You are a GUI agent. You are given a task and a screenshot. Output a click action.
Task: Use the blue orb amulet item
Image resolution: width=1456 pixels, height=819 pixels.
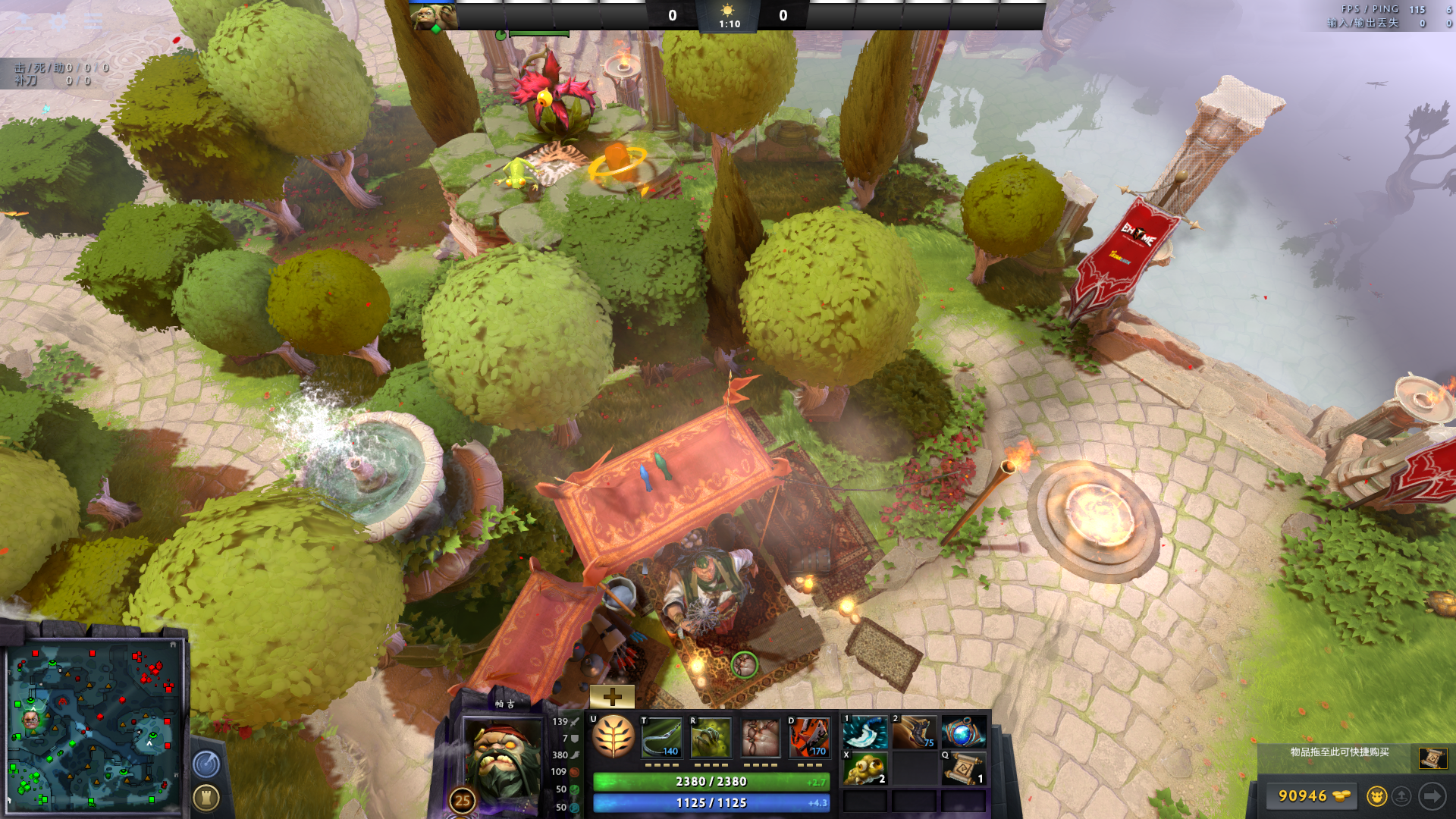click(963, 733)
